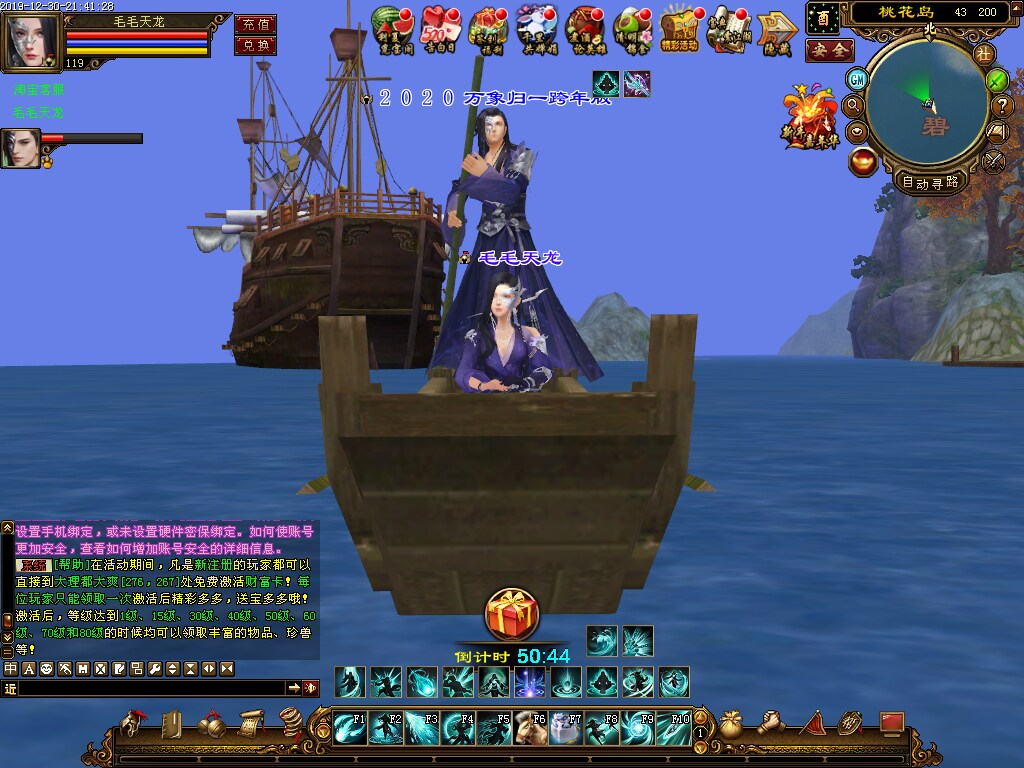
Task: Open the 兑换 exchange button
Action: pos(255,45)
